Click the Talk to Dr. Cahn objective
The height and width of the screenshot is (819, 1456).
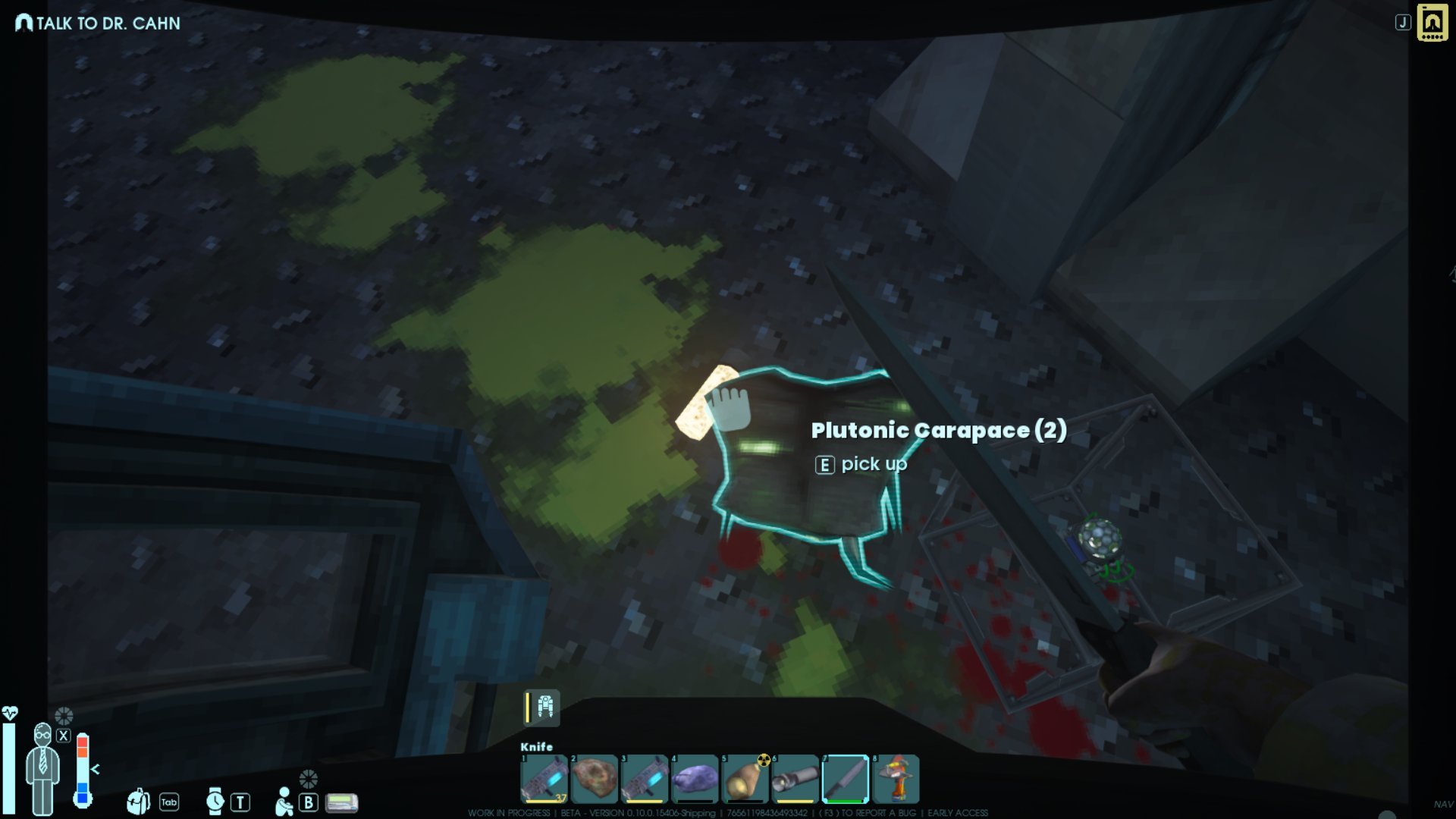99,24
